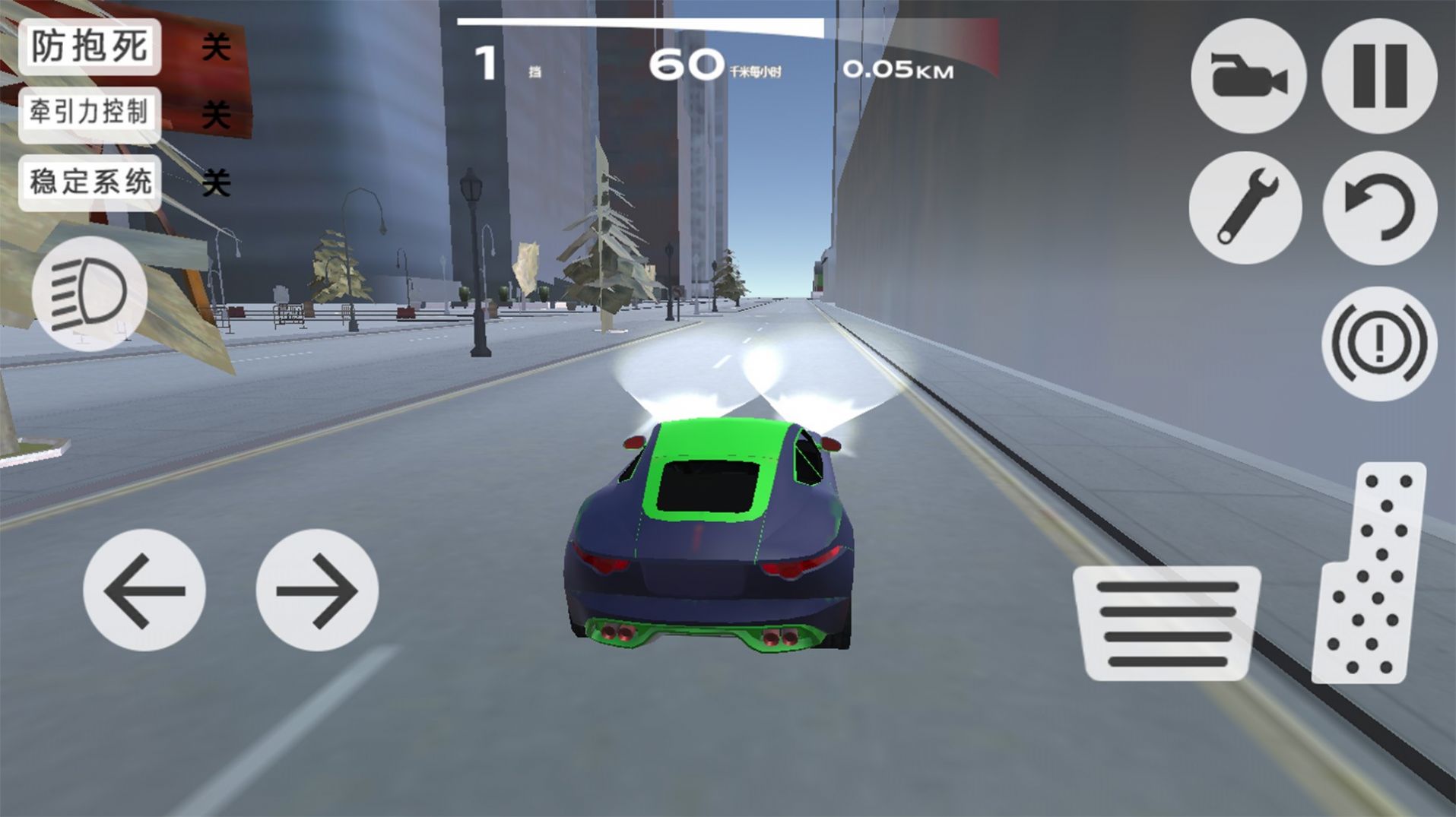Steer left with the left arrow
The height and width of the screenshot is (817, 1456).
pos(144,590)
